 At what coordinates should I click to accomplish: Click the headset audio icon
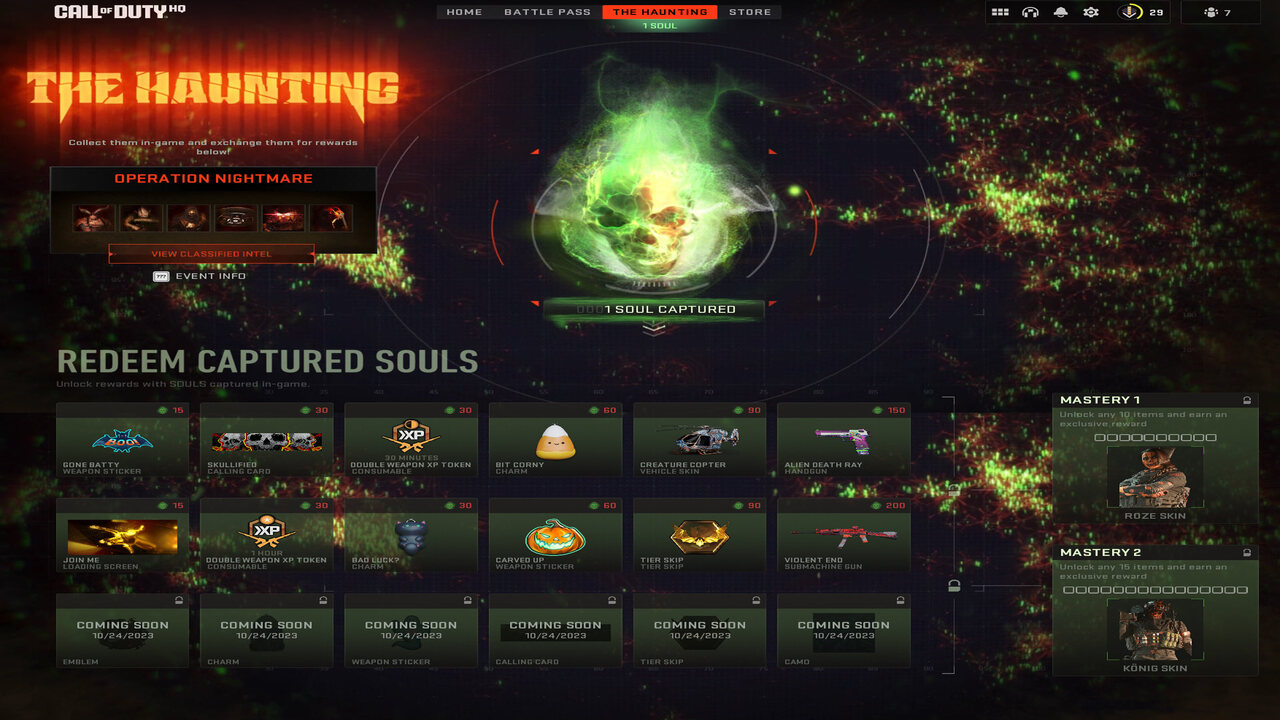tap(1029, 12)
